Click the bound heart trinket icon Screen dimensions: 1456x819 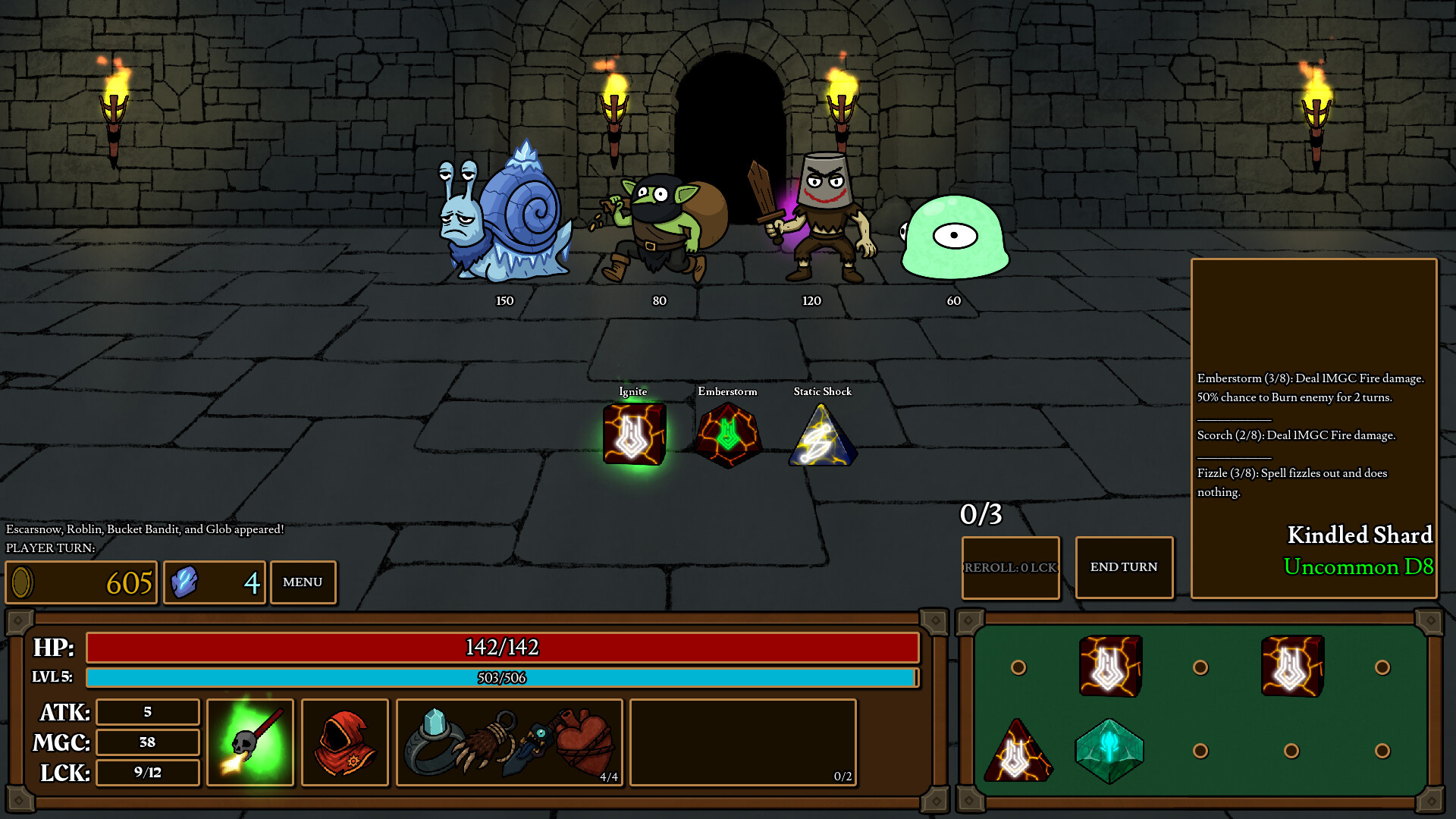click(x=584, y=742)
